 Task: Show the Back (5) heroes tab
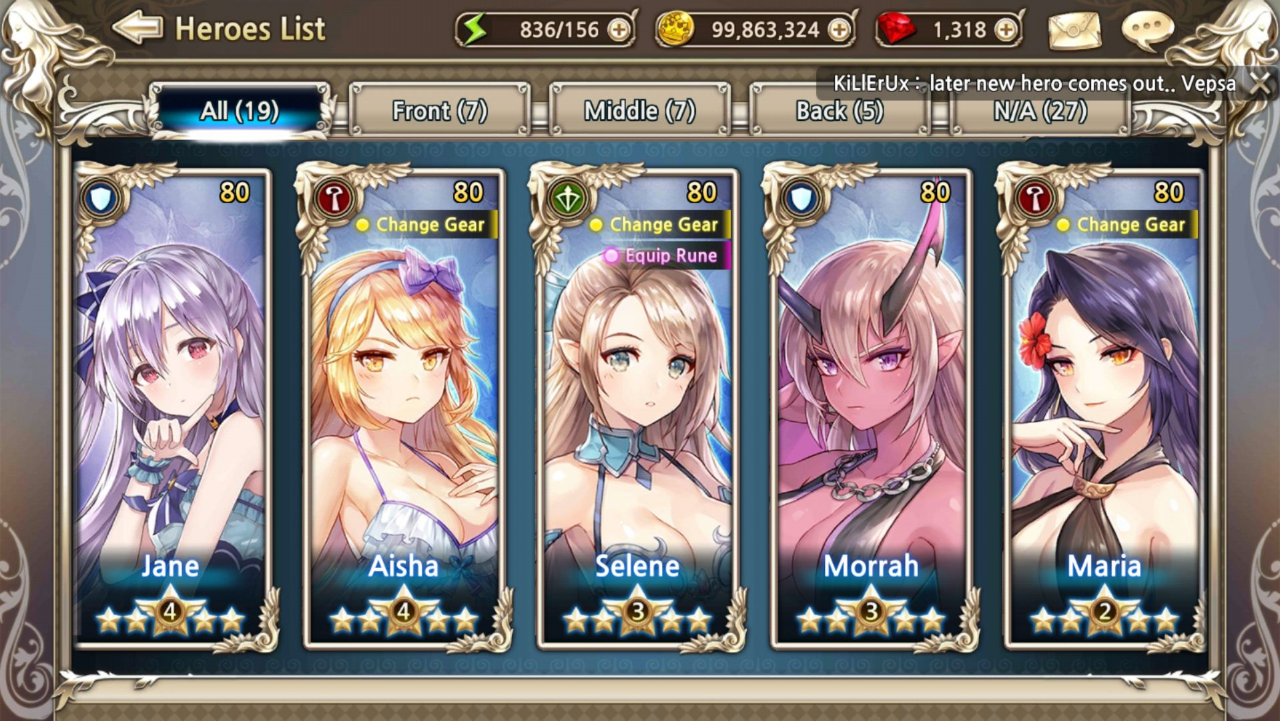[x=840, y=110]
